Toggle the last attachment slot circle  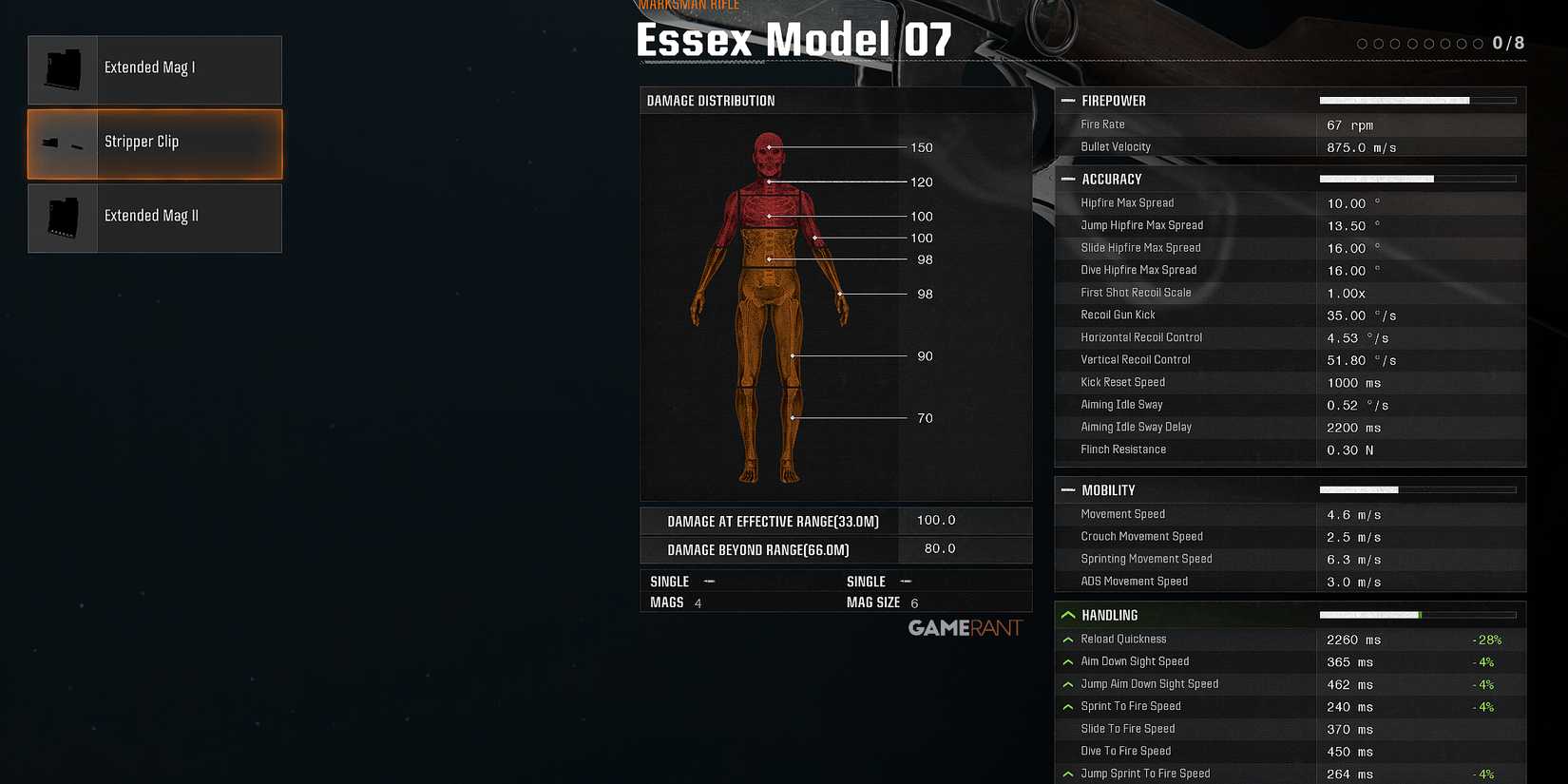click(x=1479, y=43)
